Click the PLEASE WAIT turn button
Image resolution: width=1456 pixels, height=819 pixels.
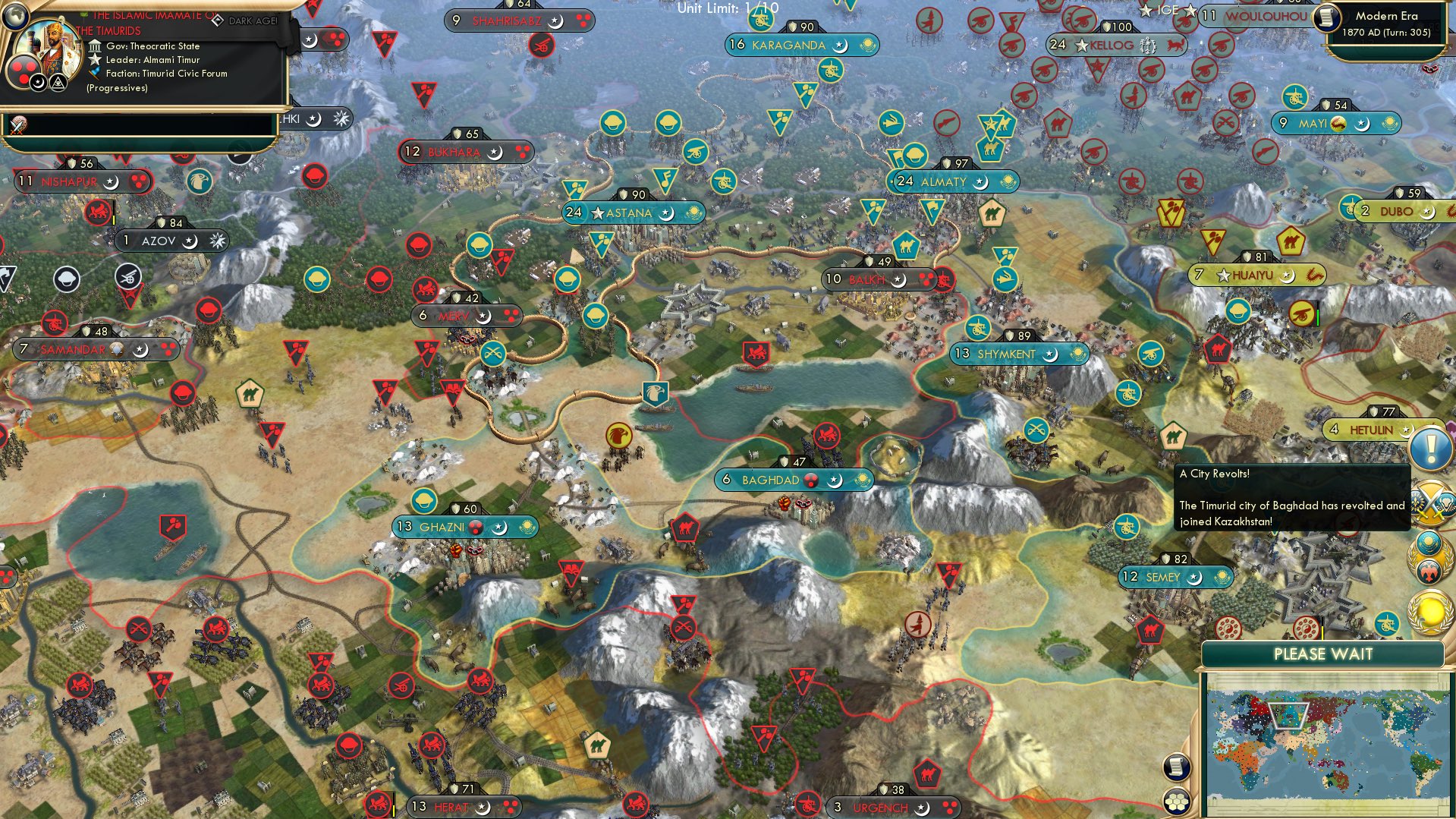(x=1322, y=654)
